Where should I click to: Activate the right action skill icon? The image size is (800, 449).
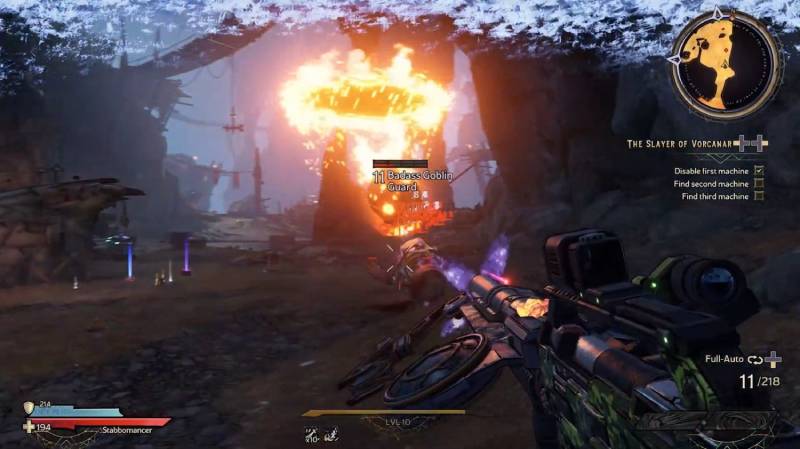(329, 433)
